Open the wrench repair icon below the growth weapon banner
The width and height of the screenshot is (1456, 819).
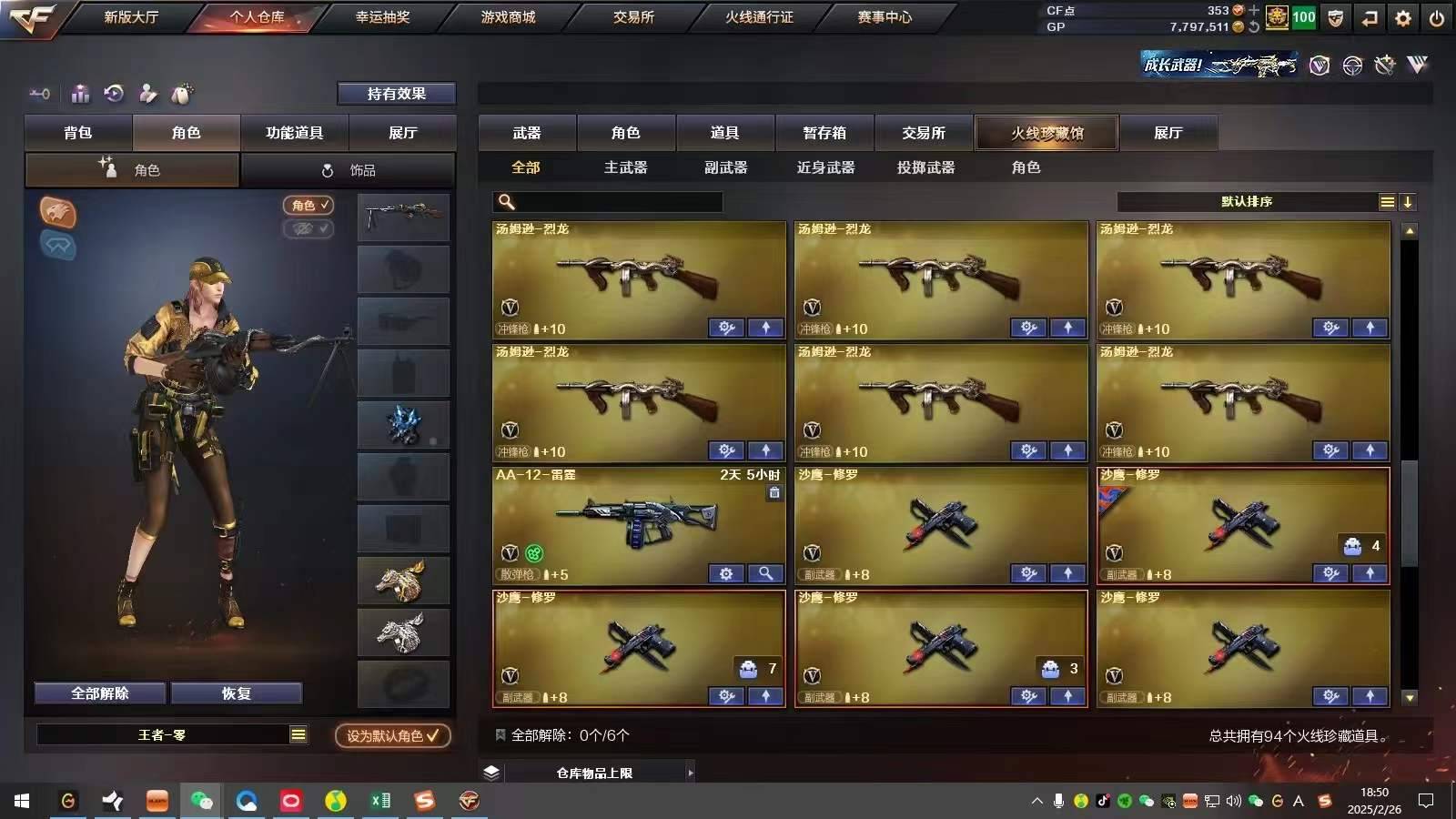pos(1386,66)
